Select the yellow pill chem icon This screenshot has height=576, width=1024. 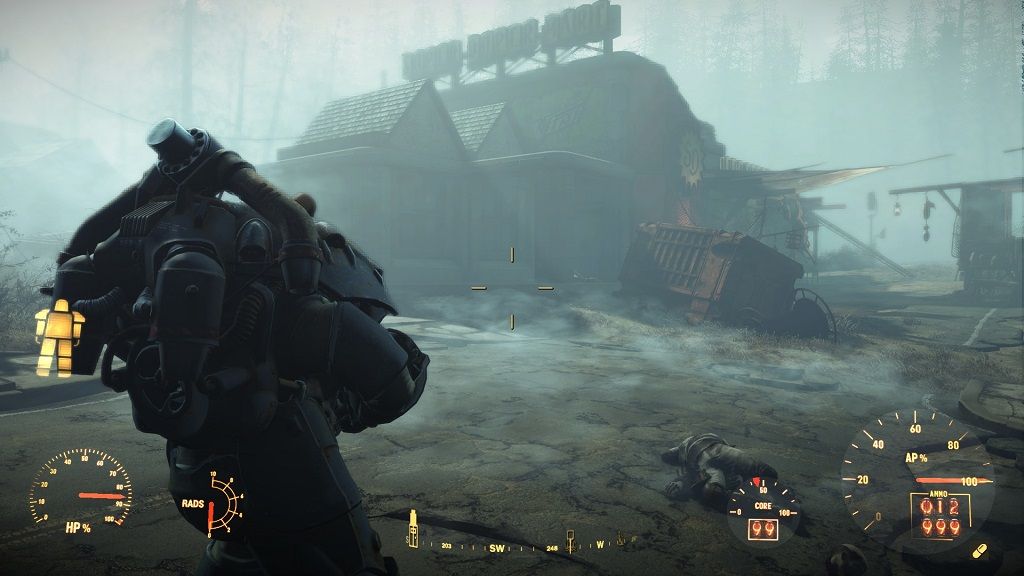click(979, 551)
